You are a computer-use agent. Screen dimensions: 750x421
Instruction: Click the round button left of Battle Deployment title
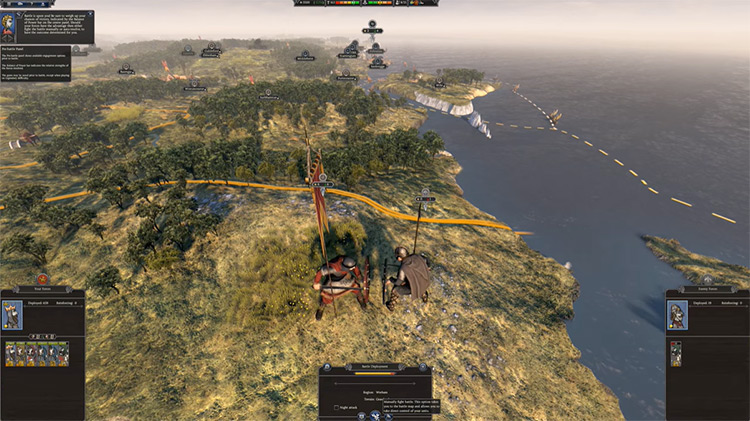[x=326, y=366]
